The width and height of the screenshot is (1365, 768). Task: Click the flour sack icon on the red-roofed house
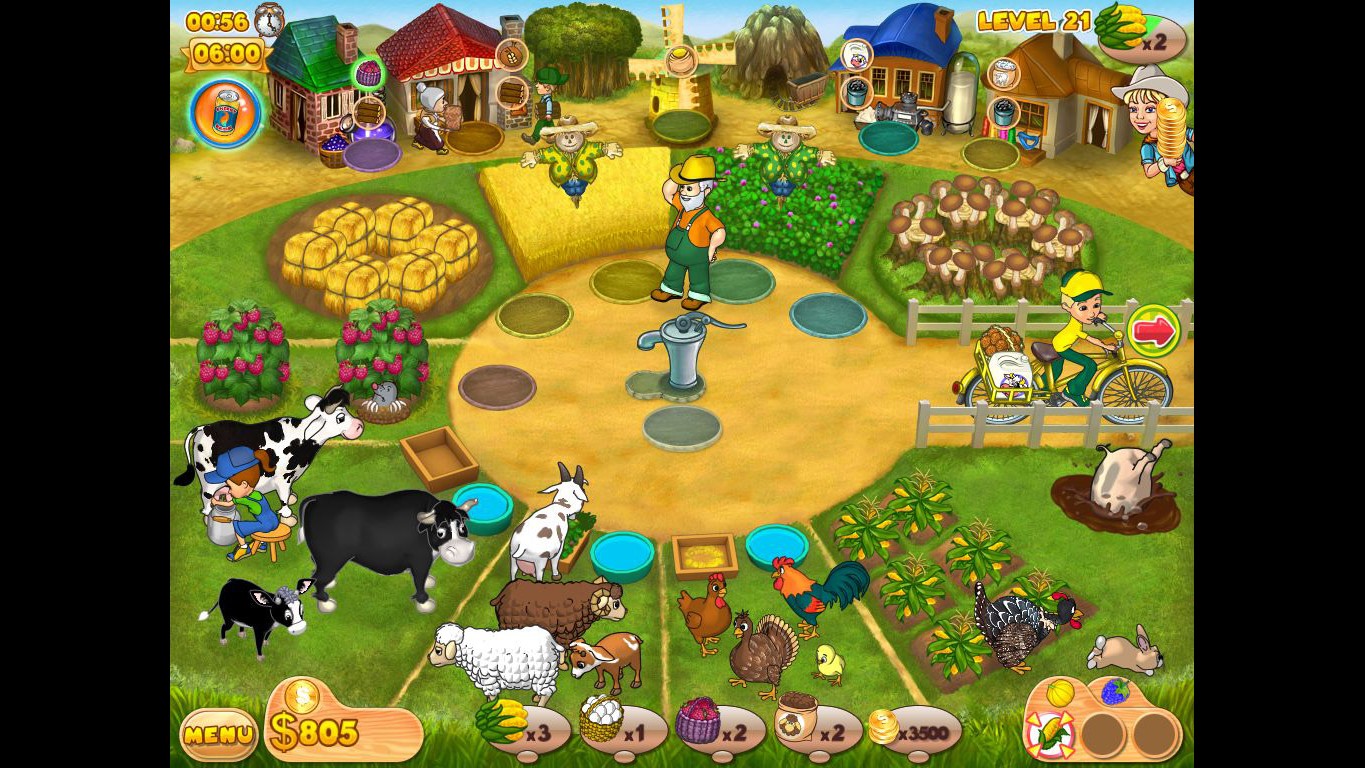510,55
